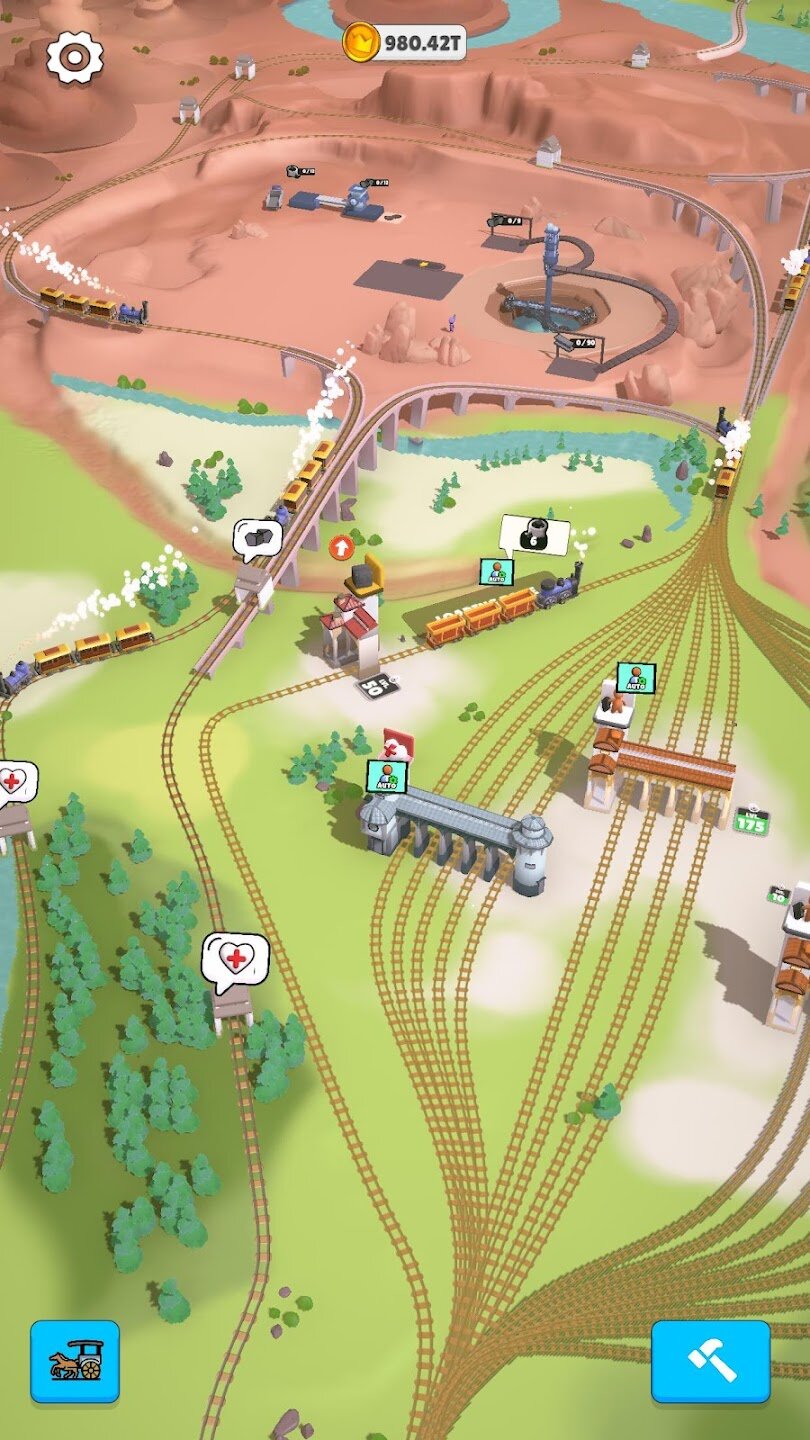The width and height of the screenshot is (810, 1440).
Task: Open the horse-drawn train carriage menu
Action: (x=75, y=1360)
